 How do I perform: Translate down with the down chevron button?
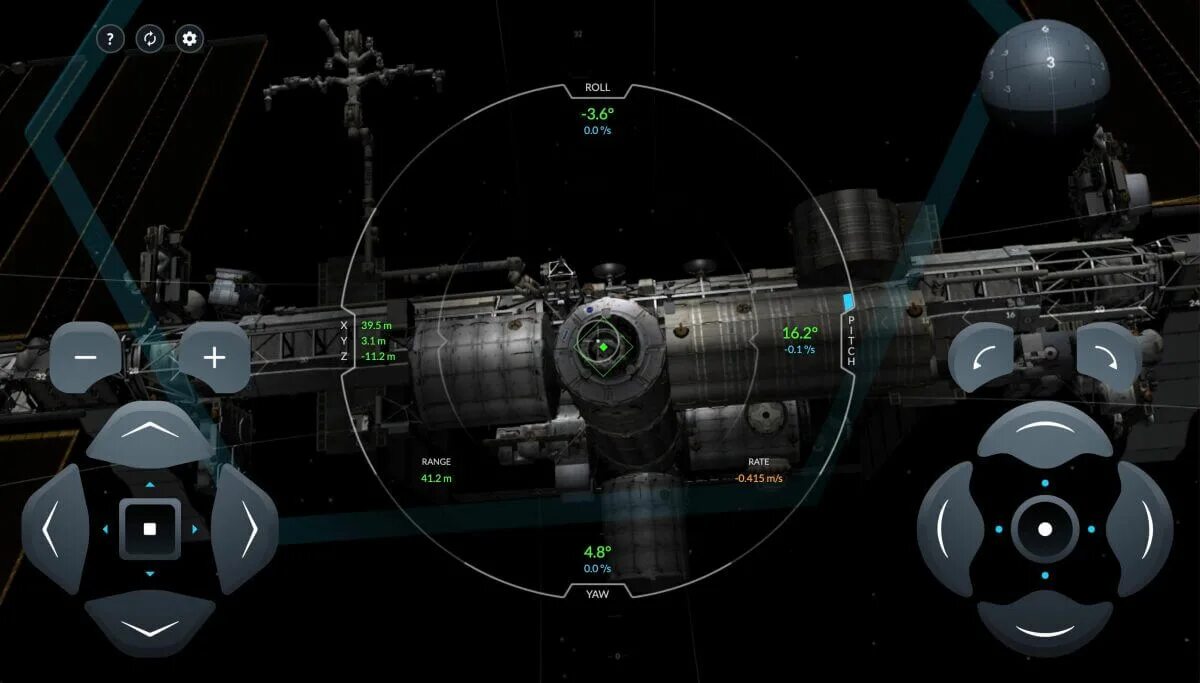coord(150,623)
